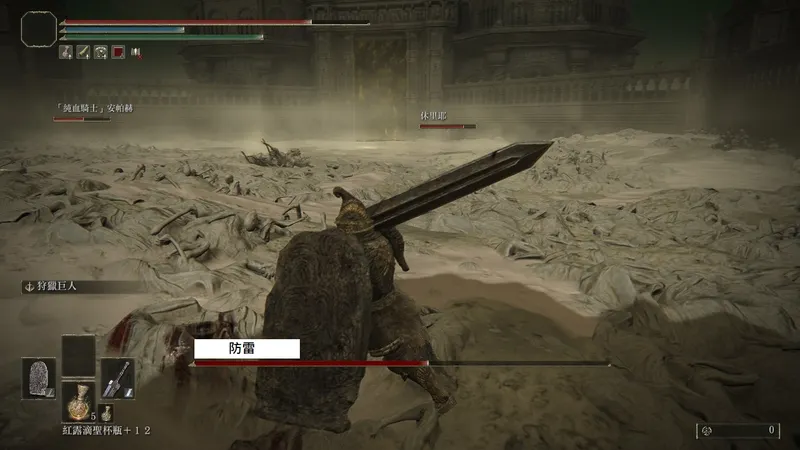This screenshot has height=450, width=800.
Task: Select the fingerprint stone shield slot
Action: pyautogui.click(x=39, y=378)
